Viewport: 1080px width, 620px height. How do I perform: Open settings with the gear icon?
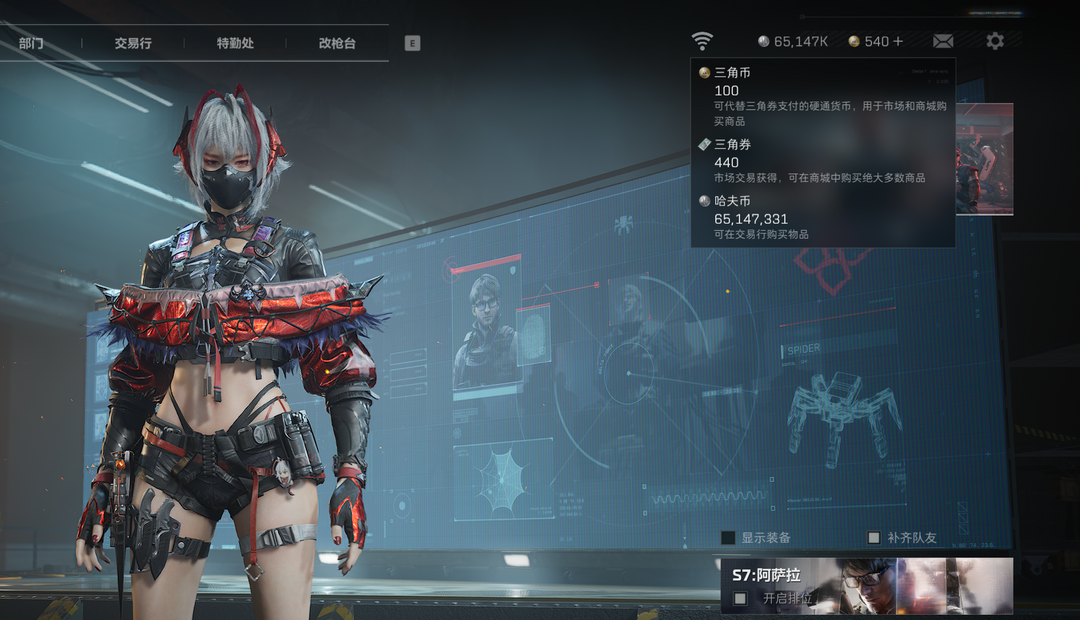[995, 41]
